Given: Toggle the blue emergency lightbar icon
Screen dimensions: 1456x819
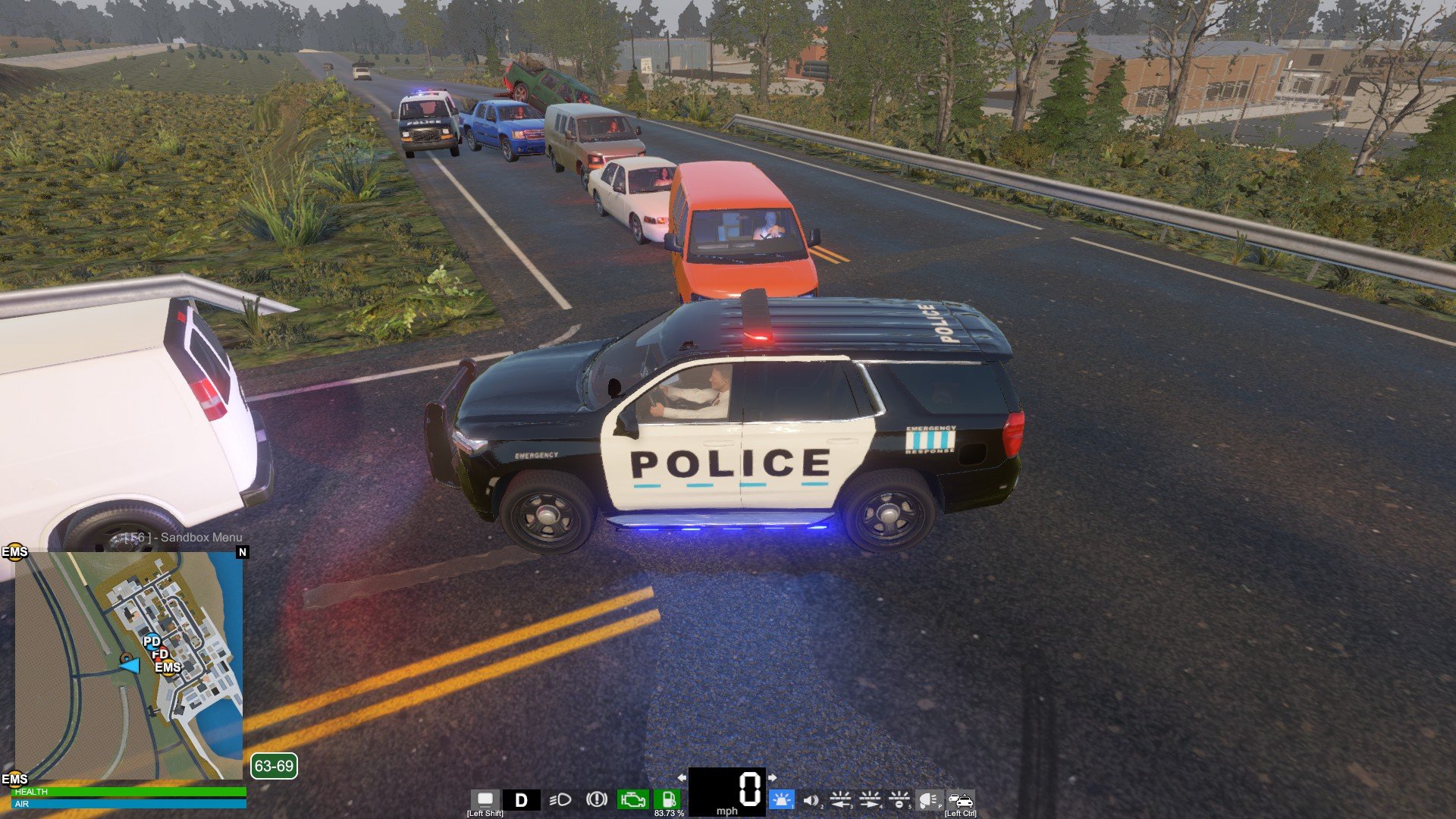Looking at the screenshot, I should coord(780,799).
